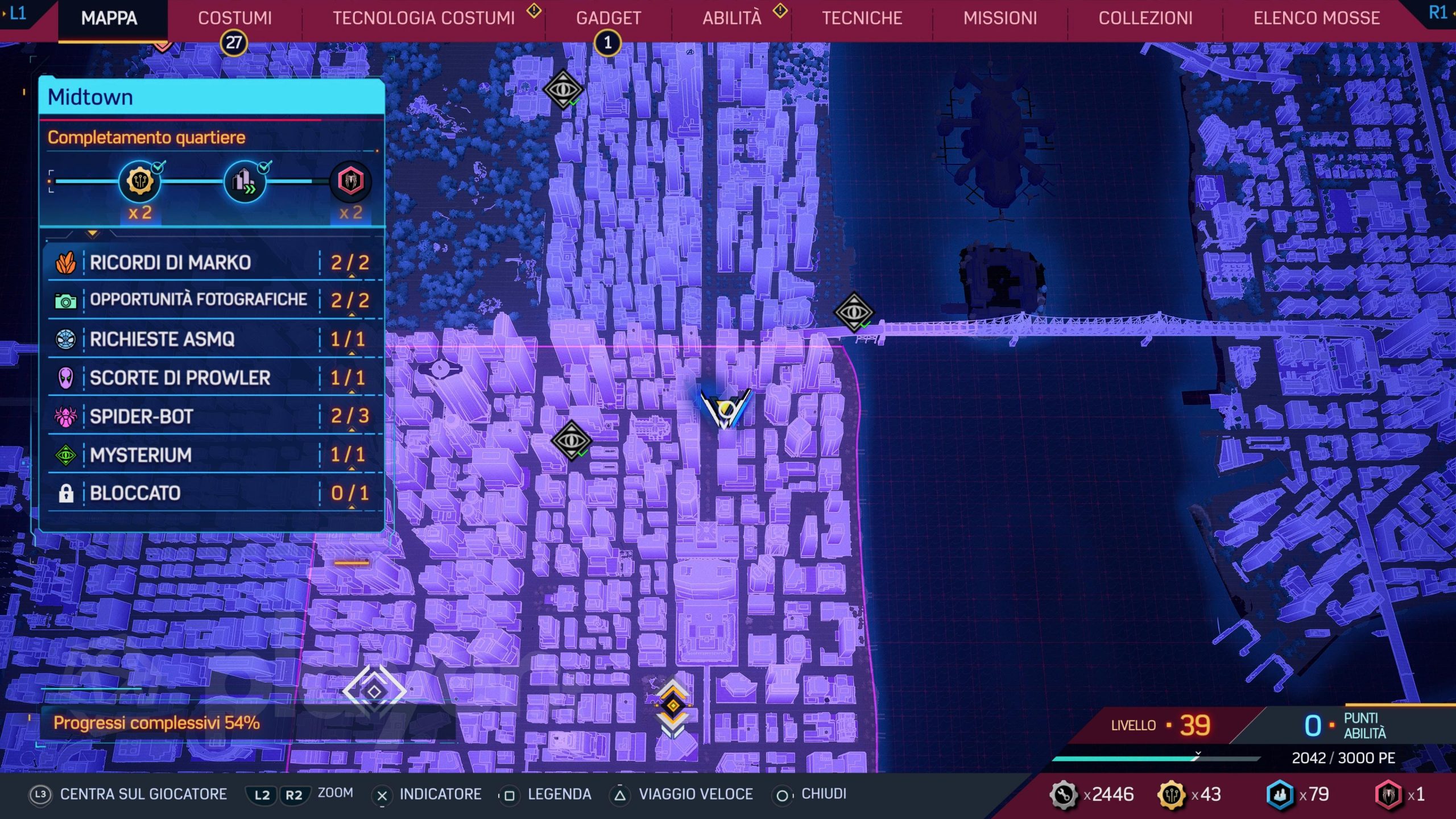Select the fast-travel reward icon in district progress
The image size is (1456, 819).
(x=245, y=182)
